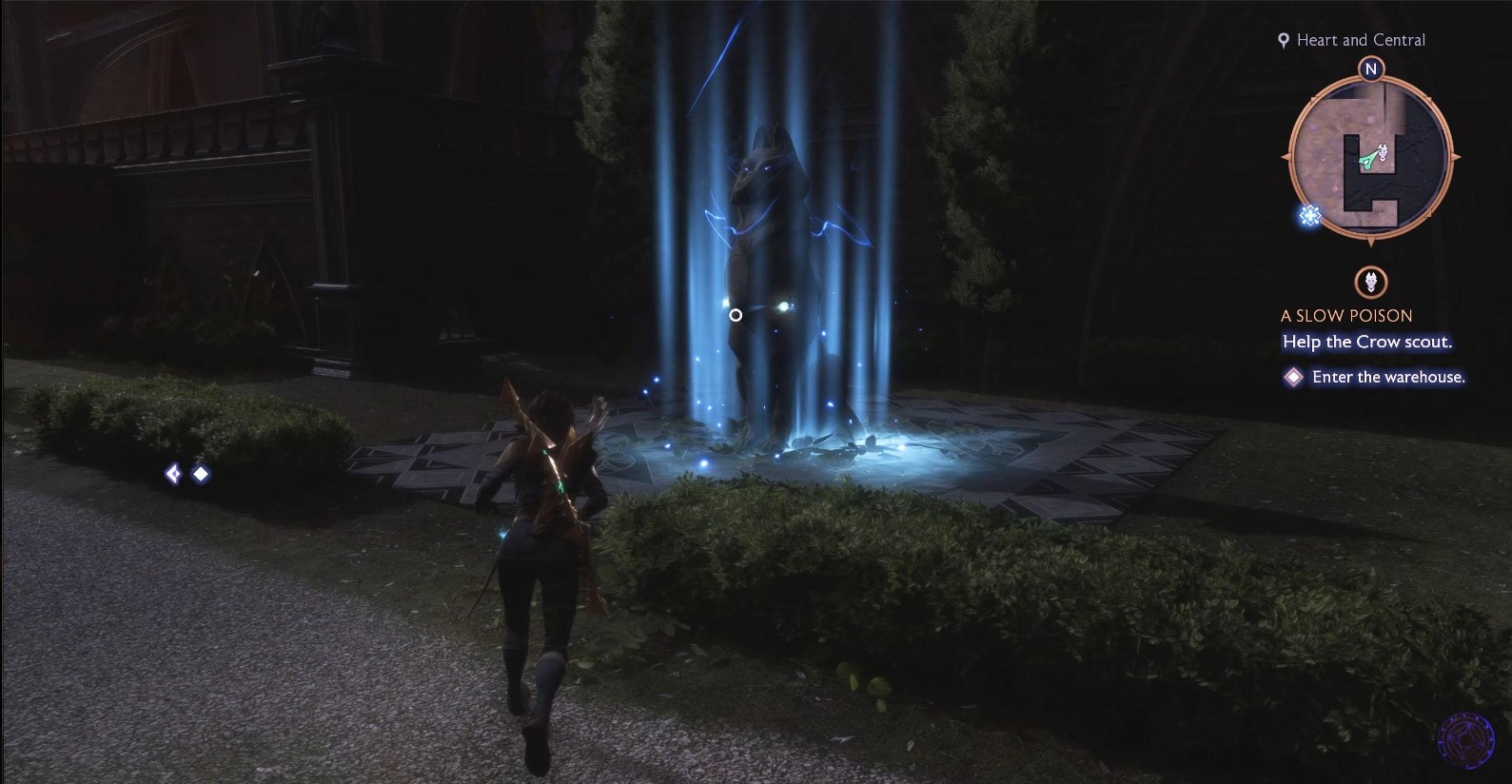Open the A Slow Poison quest
Image resolution: width=1512 pixels, height=784 pixels.
point(1345,315)
